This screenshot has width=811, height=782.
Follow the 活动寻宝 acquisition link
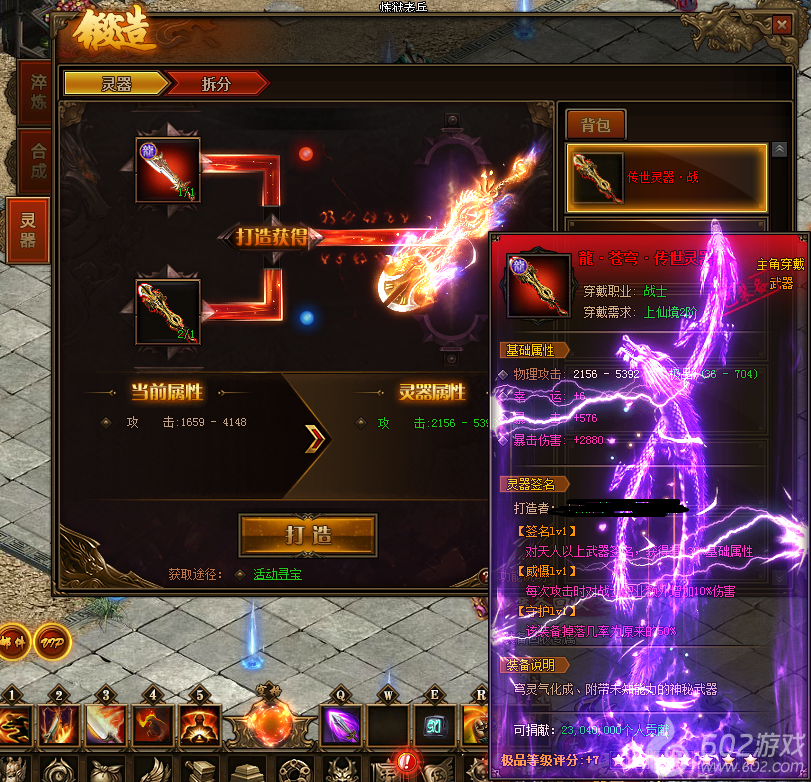click(277, 574)
